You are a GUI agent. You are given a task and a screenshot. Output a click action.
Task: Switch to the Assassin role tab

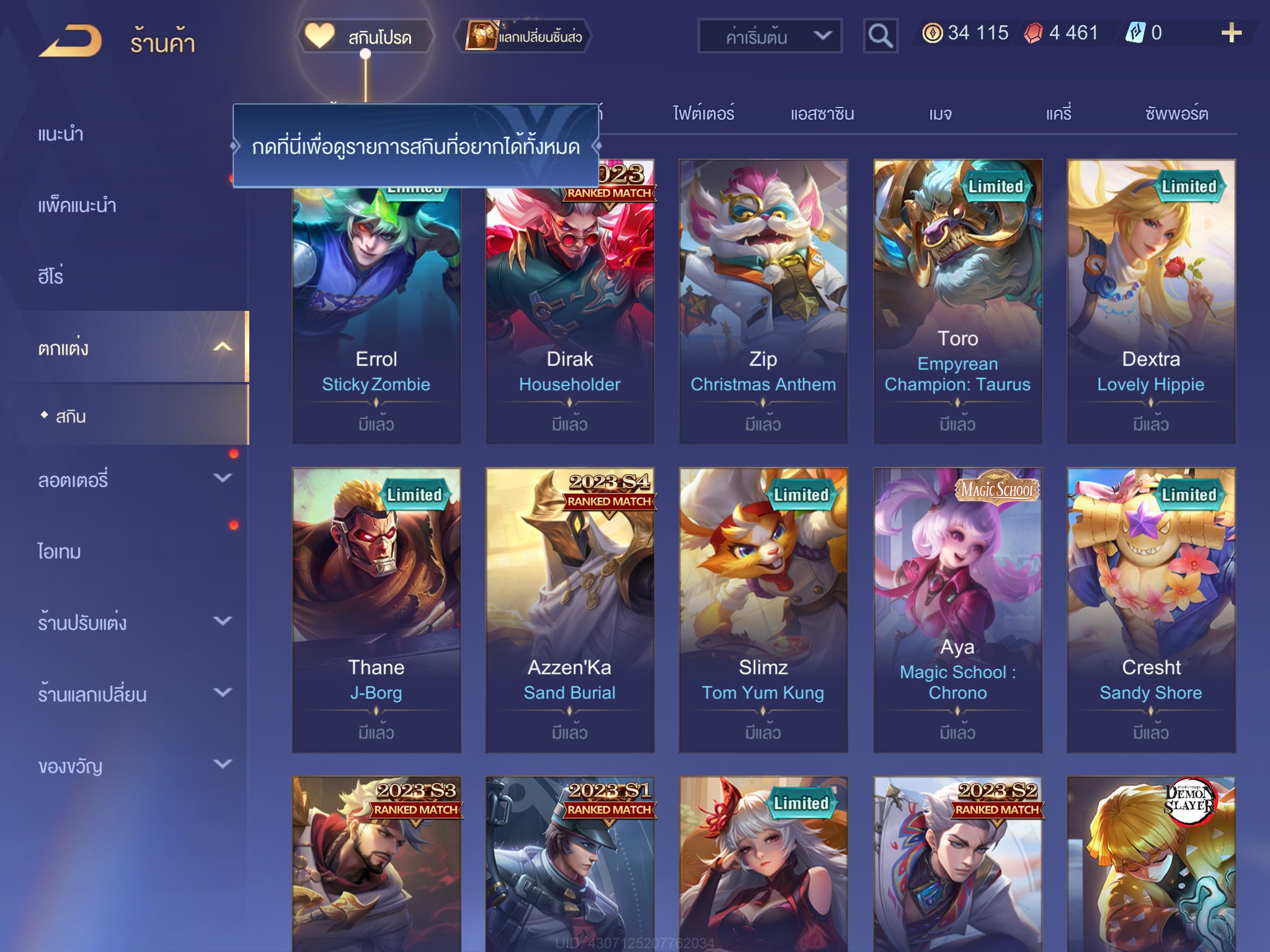[x=822, y=113]
